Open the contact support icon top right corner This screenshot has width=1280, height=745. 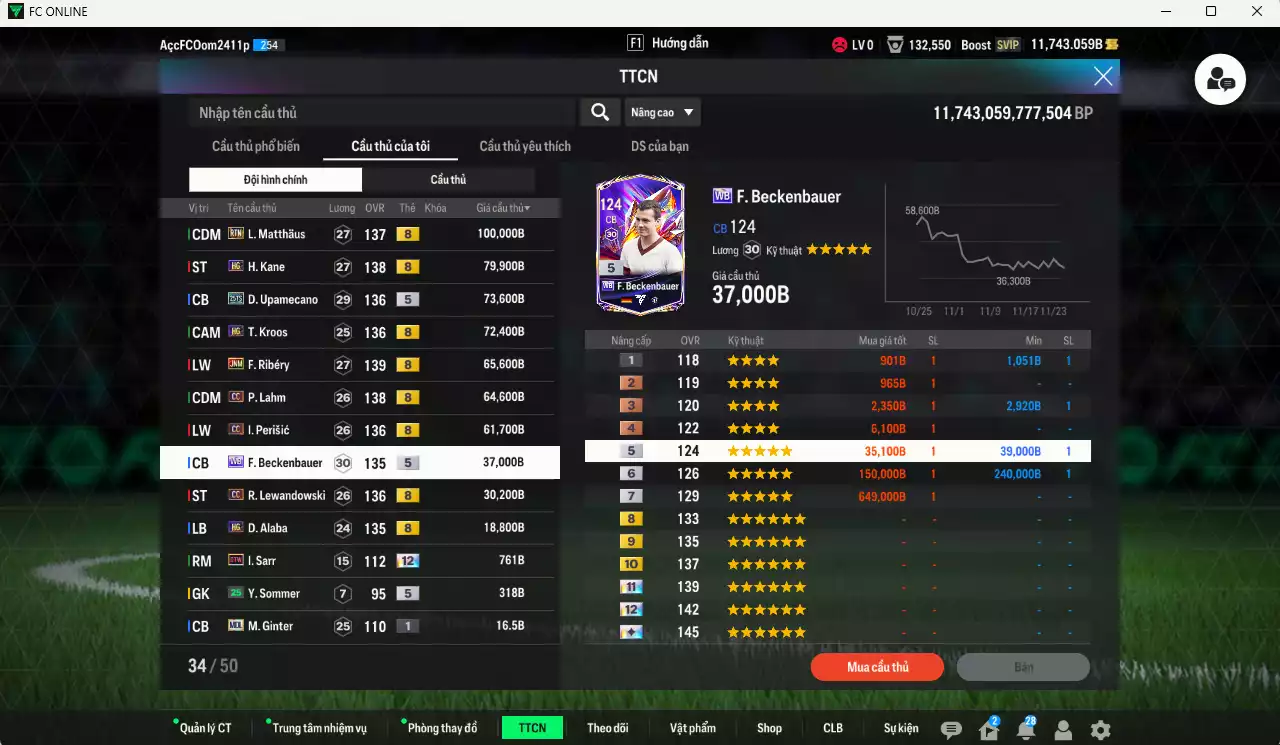(x=1219, y=80)
